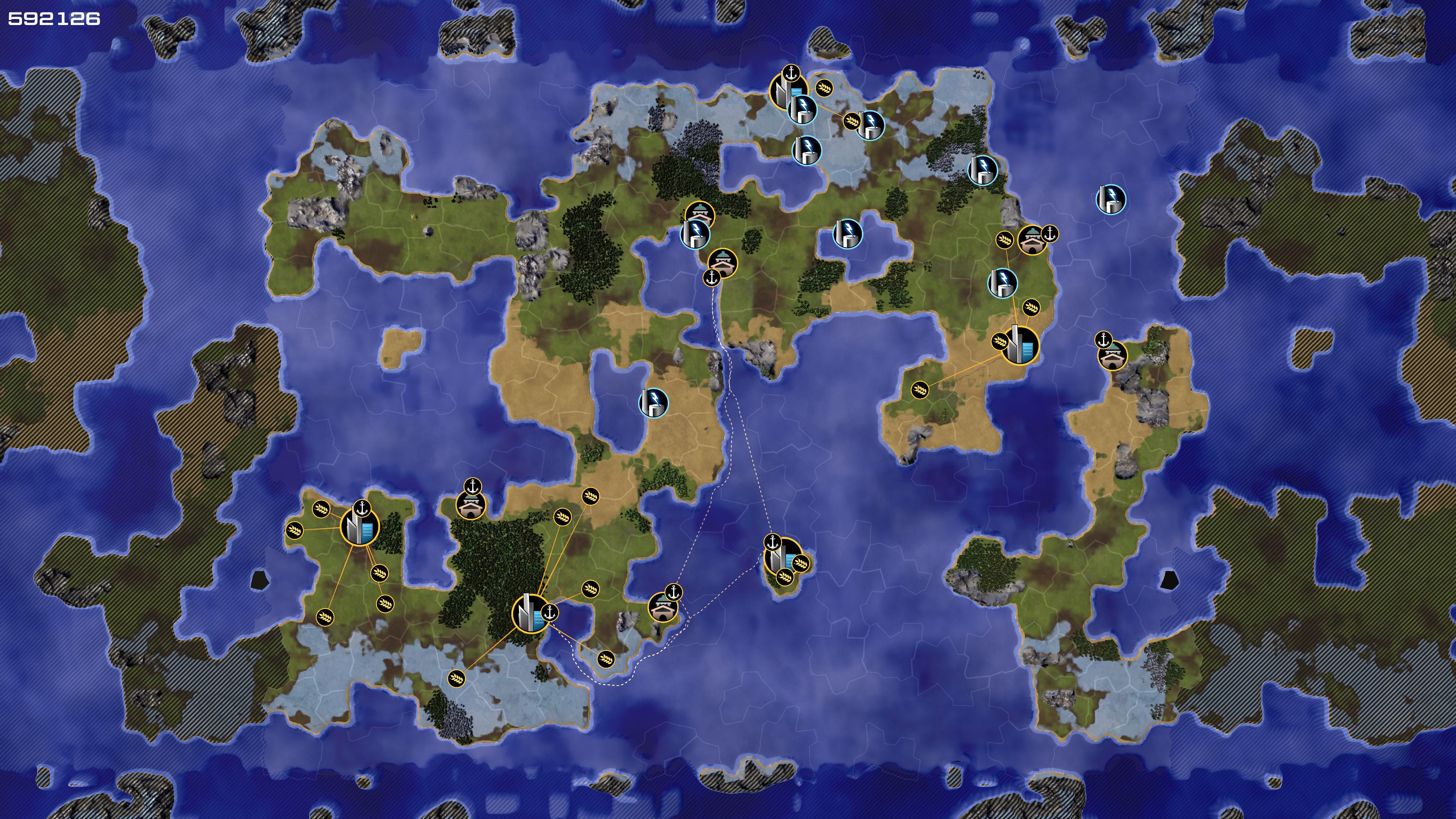Select the farm marker on the snowy tundra
Screen dimensions: 1456x819
point(456,678)
